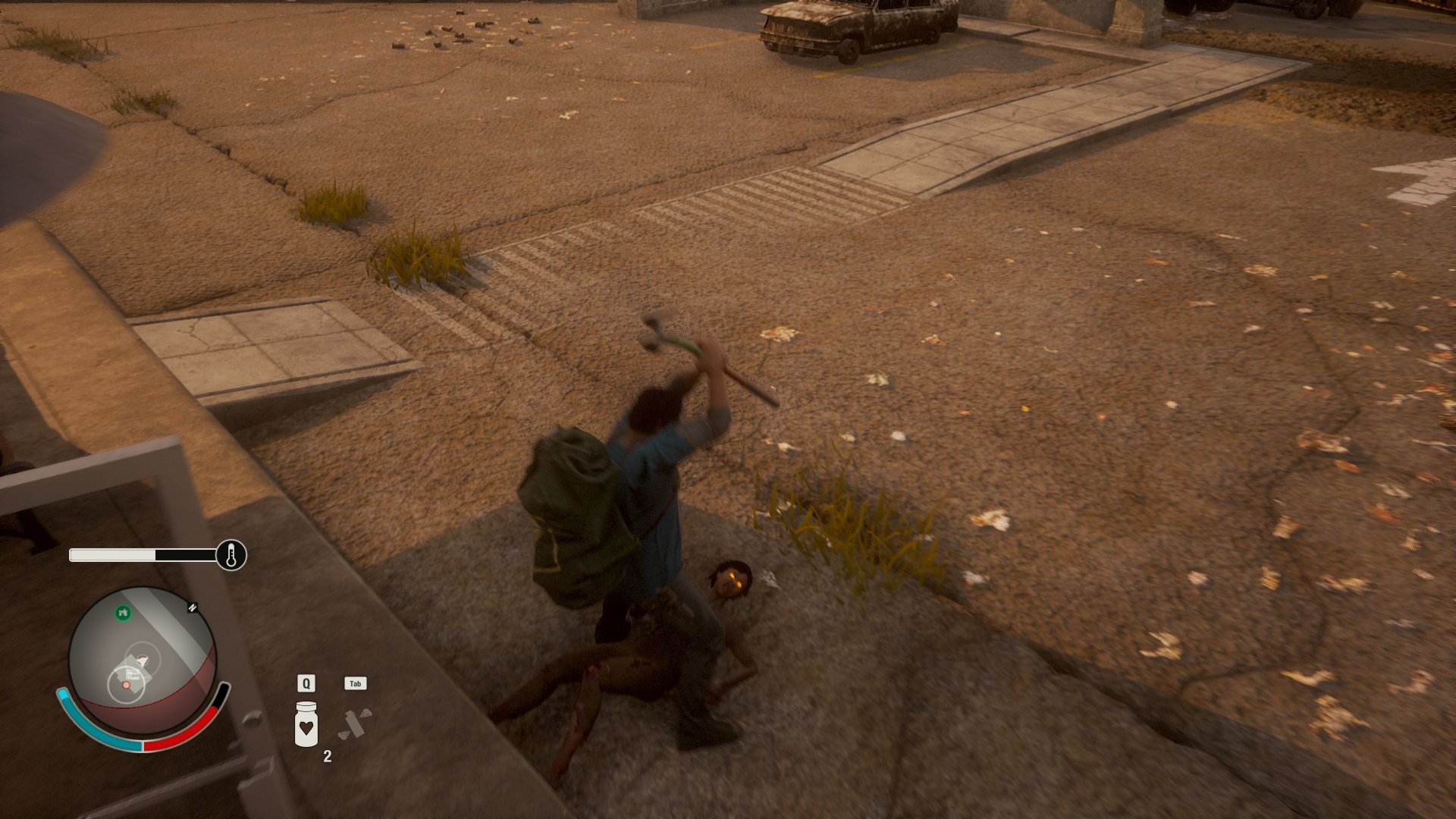This screenshot has width=1456, height=819.
Task: Click the thermometer icon on the temperature gauge
Action: [231, 554]
